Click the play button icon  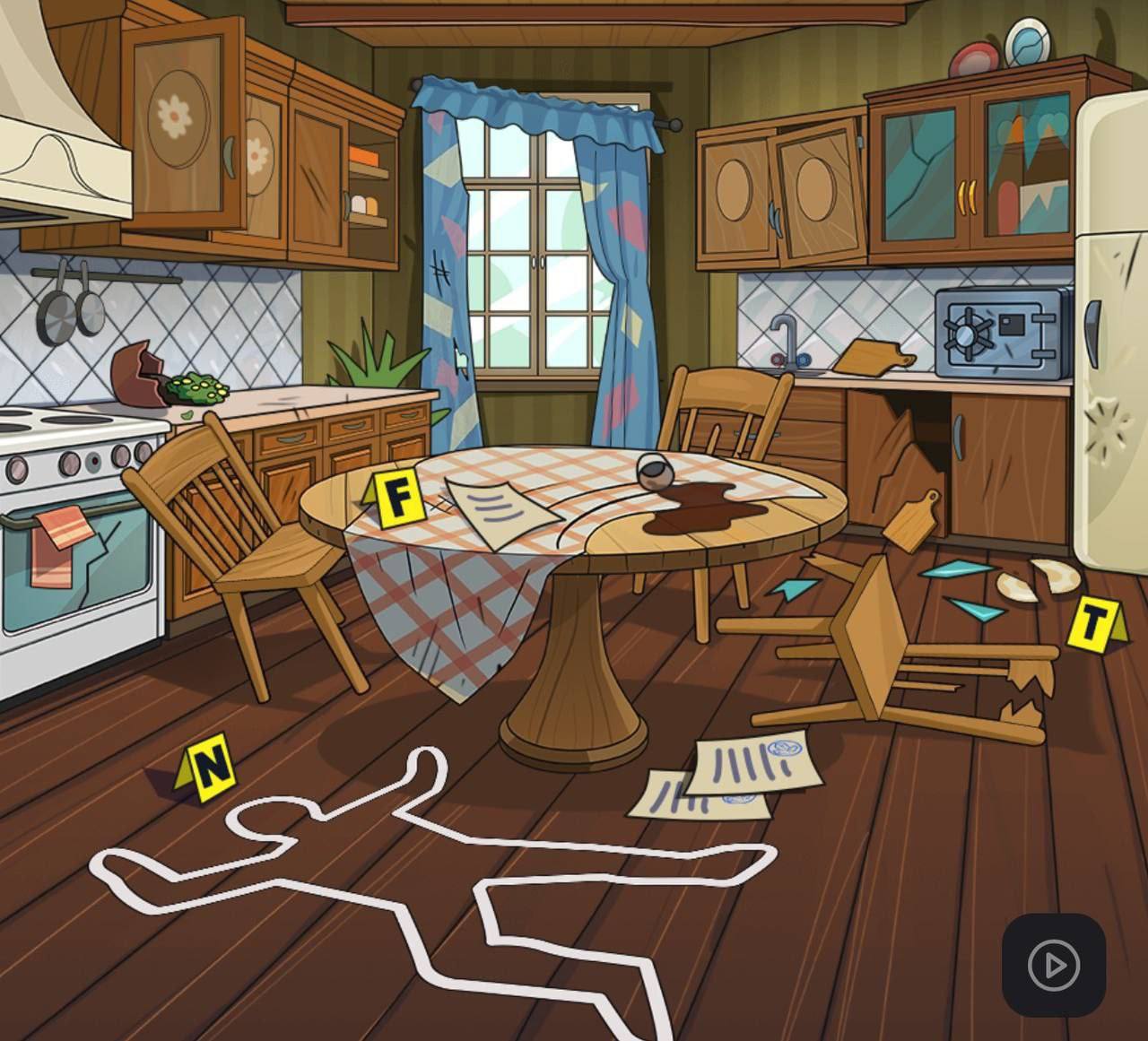(1053, 966)
